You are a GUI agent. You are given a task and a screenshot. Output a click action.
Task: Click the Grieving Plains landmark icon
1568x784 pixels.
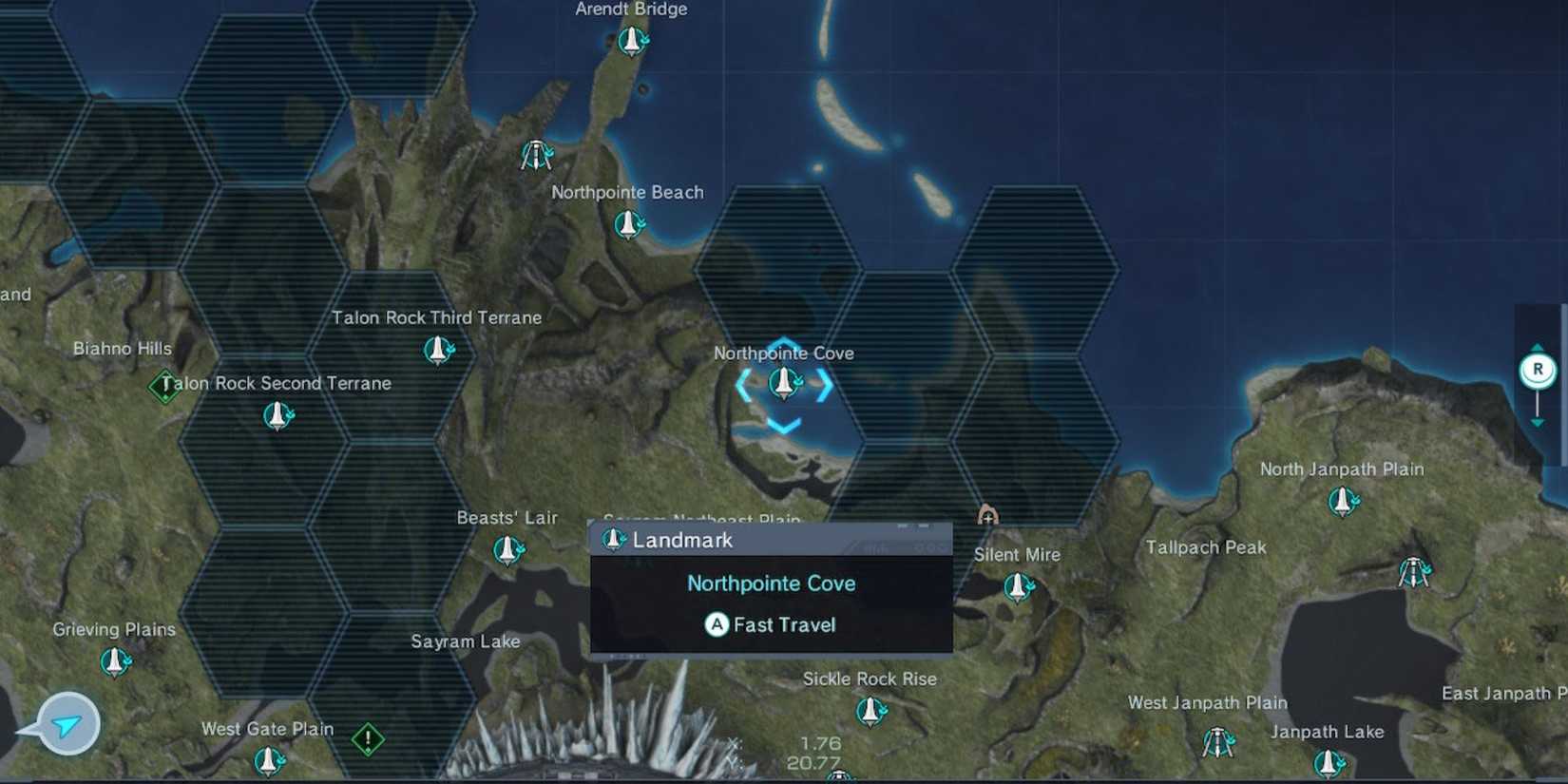pos(113,661)
